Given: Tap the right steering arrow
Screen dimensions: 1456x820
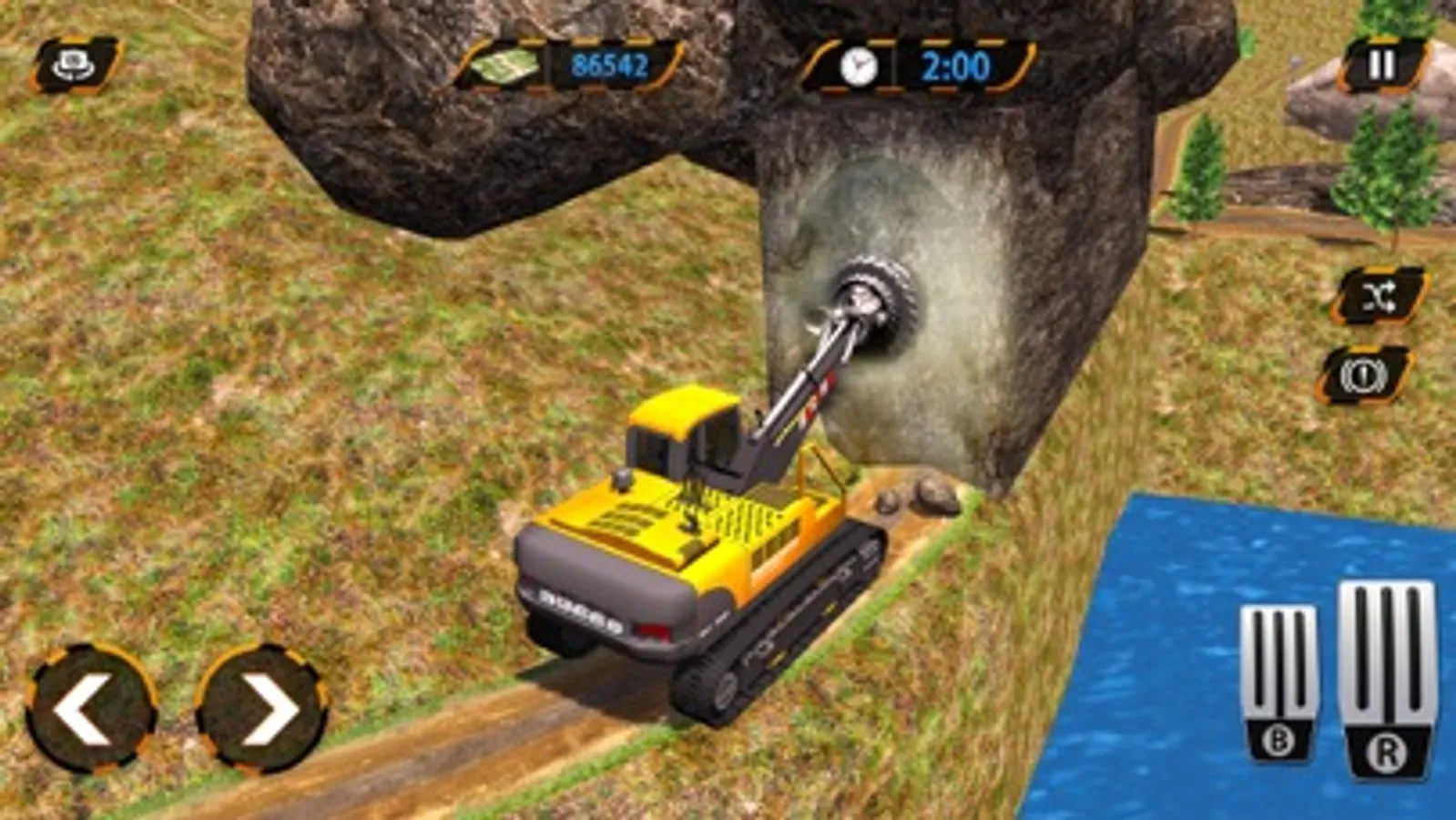Looking at the screenshot, I should pyautogui.click(x=264, y=711).
